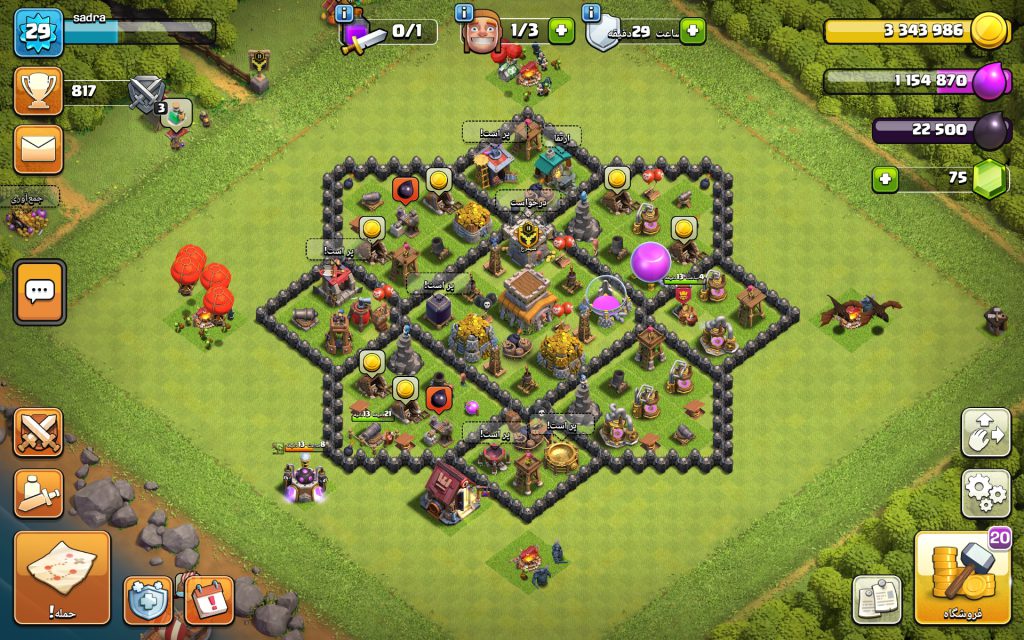The height and width of the screenshot is (640, 1024).
Task: Show info for the builder counter
Action: coord(464,13)
